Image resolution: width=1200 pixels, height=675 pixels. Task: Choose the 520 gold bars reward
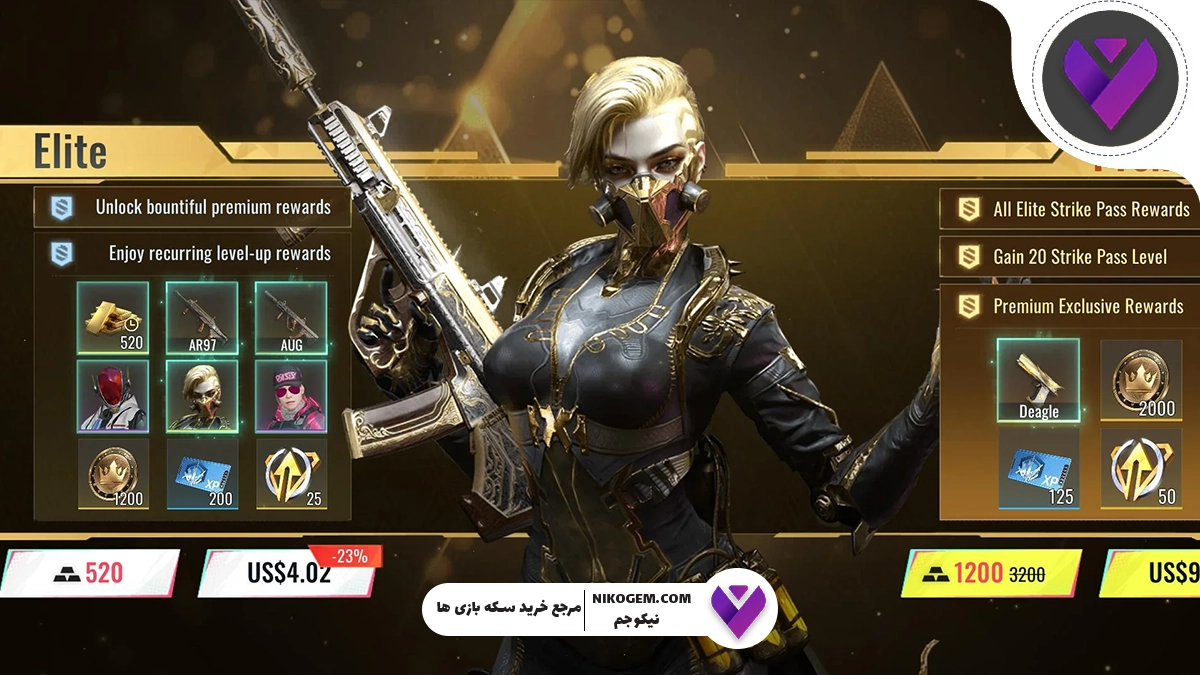113,317
